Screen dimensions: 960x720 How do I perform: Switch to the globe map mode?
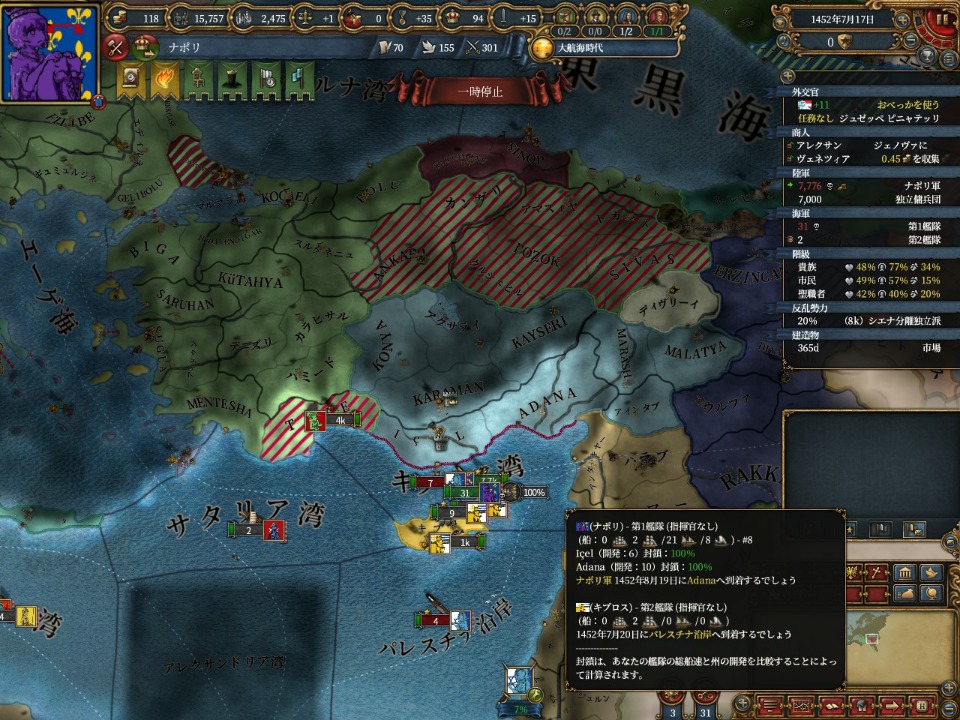(x=931, y=593)
